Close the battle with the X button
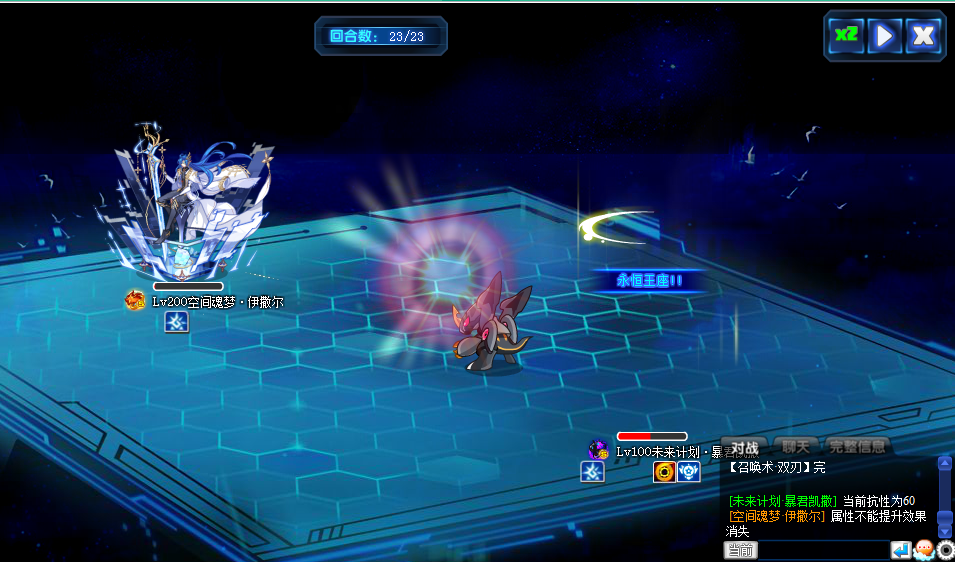 pos(923,36)
